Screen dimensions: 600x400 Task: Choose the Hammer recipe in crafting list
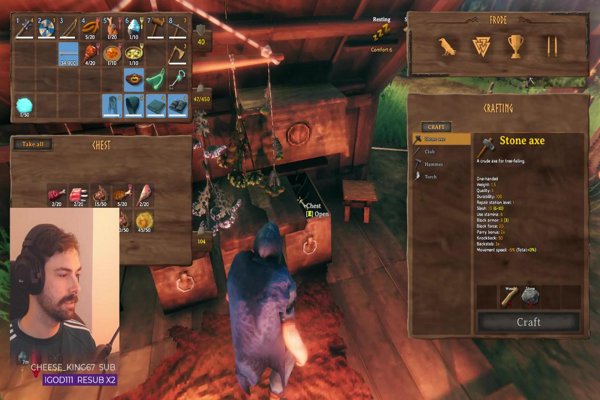coord(433,164)
